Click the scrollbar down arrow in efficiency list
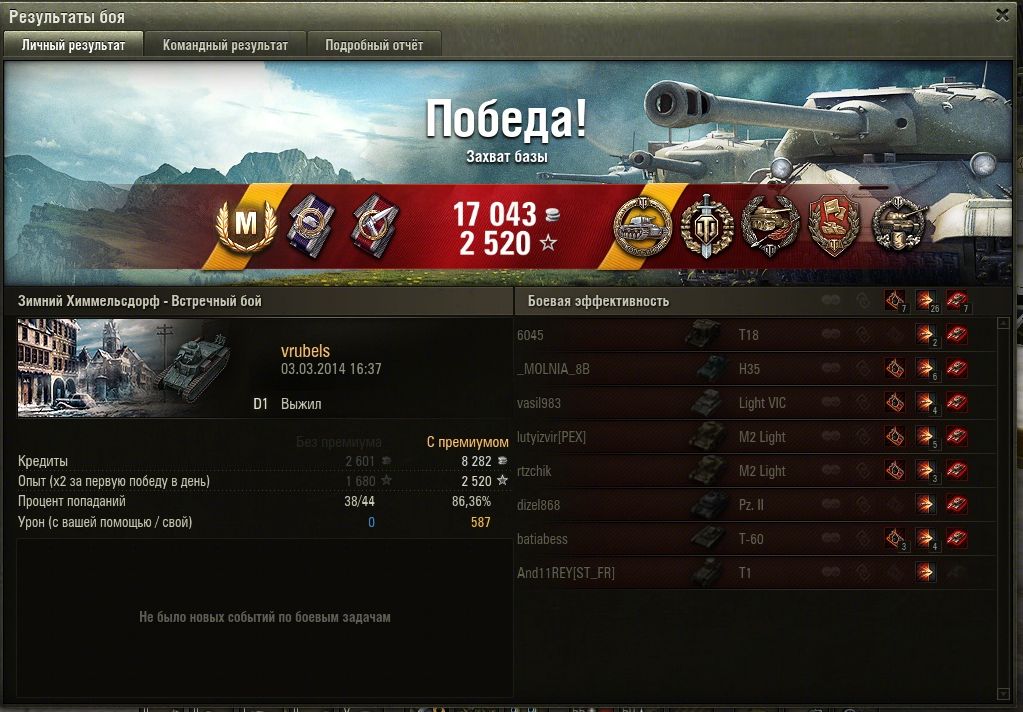The height and width of the screenshot is (712, 1023). (x=1003, y=692)
